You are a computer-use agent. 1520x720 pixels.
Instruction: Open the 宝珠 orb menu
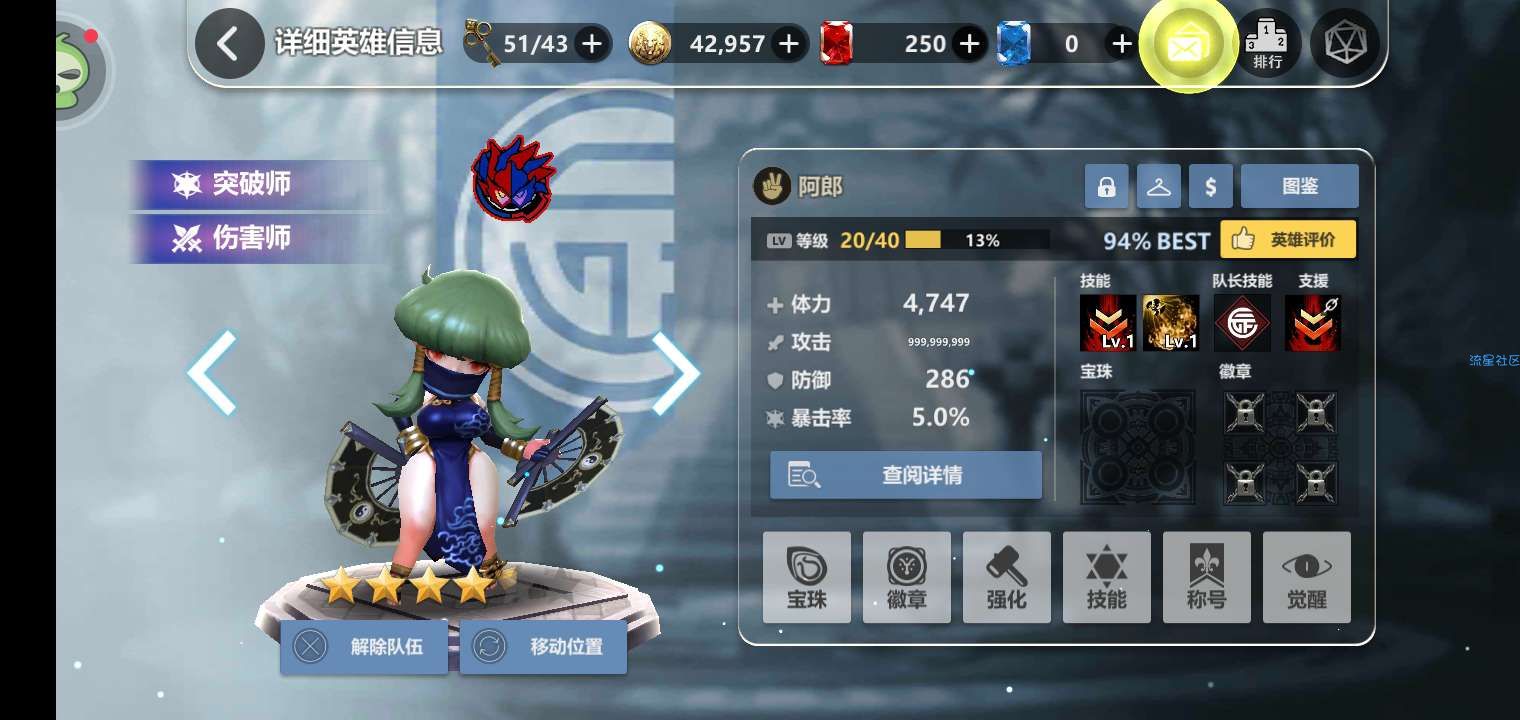tap(806, 578)
